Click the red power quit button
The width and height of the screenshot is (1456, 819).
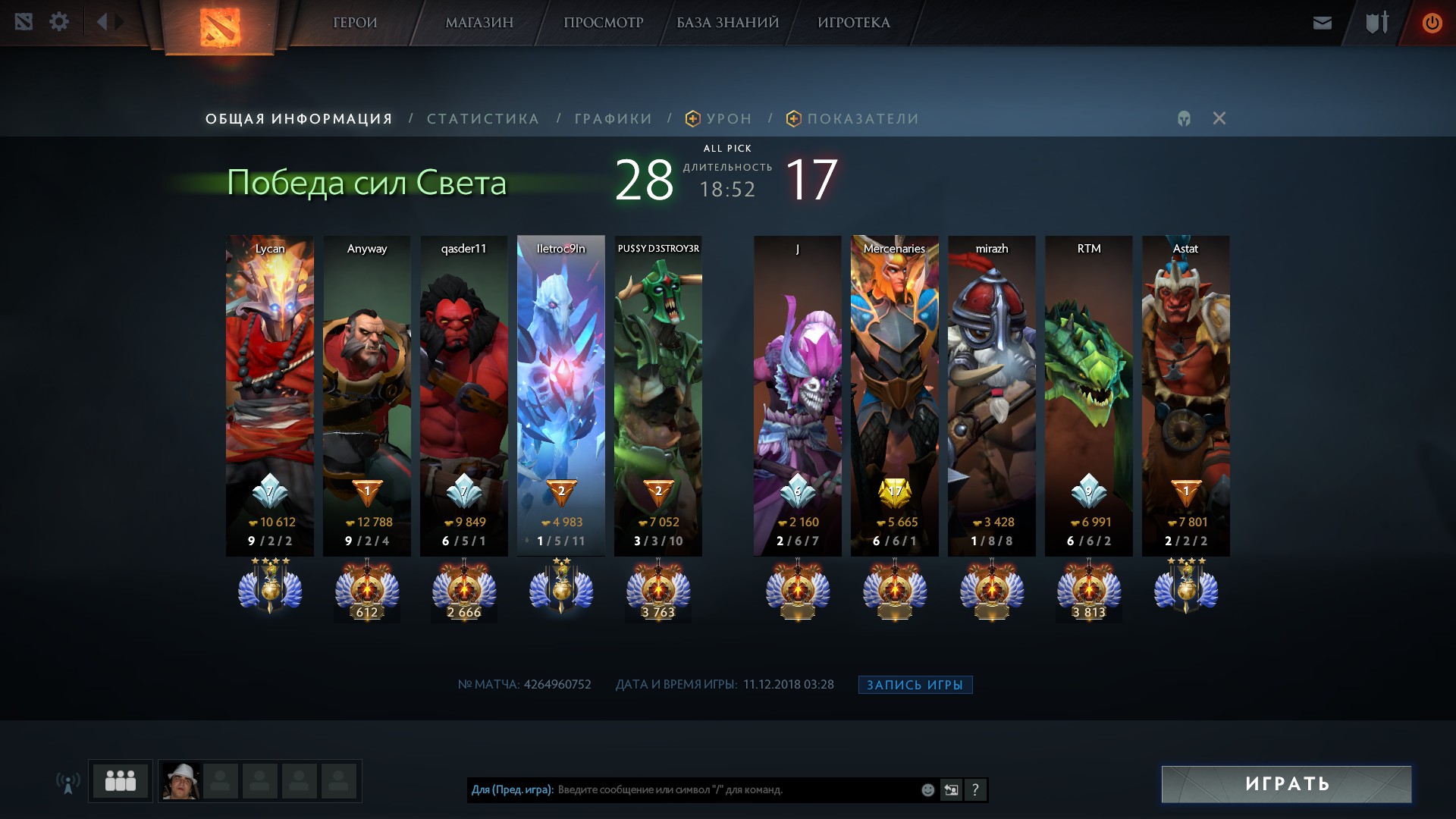(1432, 23)
